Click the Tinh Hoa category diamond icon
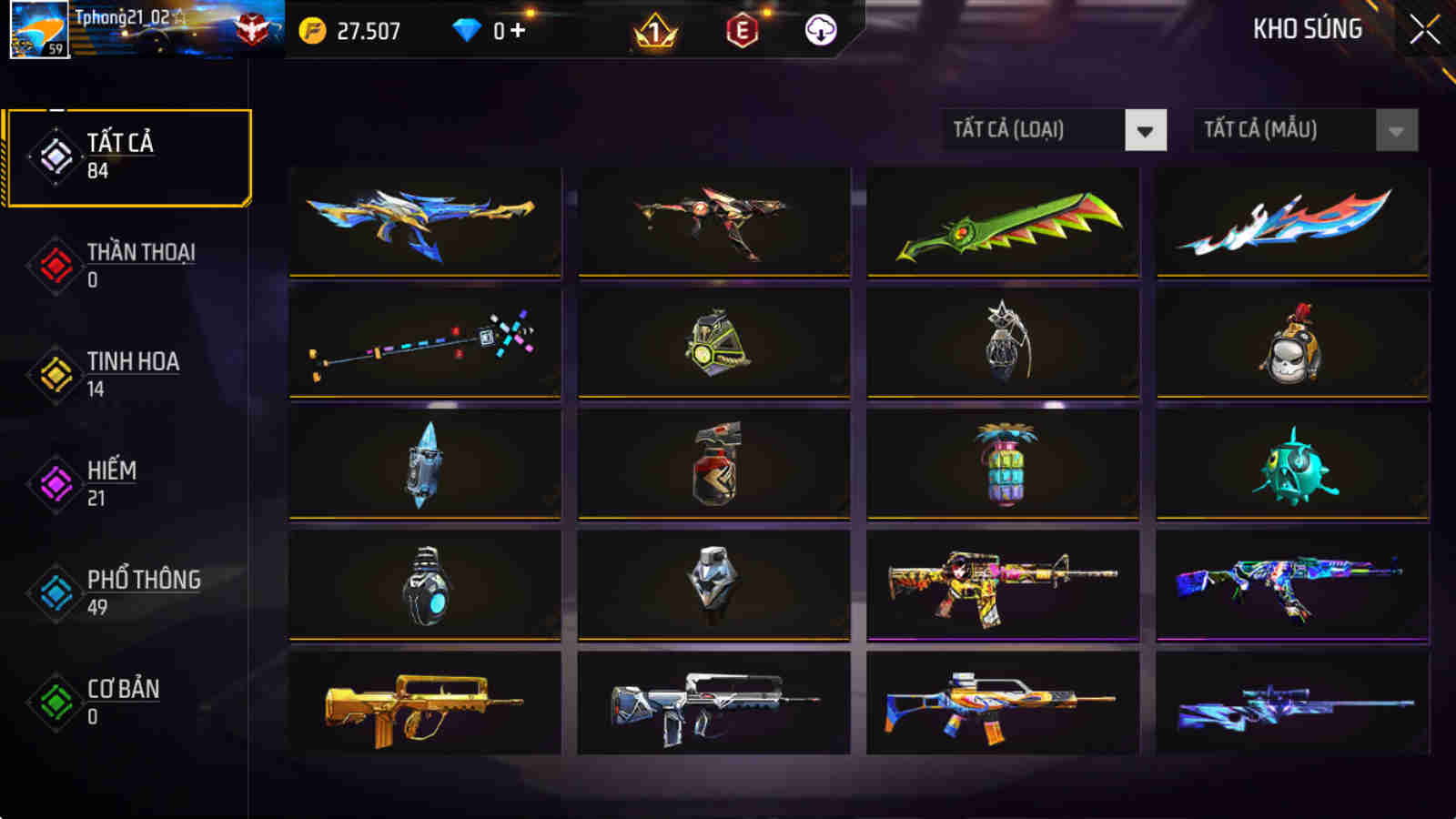This screenshot has height=819, width=1456. 56,373
